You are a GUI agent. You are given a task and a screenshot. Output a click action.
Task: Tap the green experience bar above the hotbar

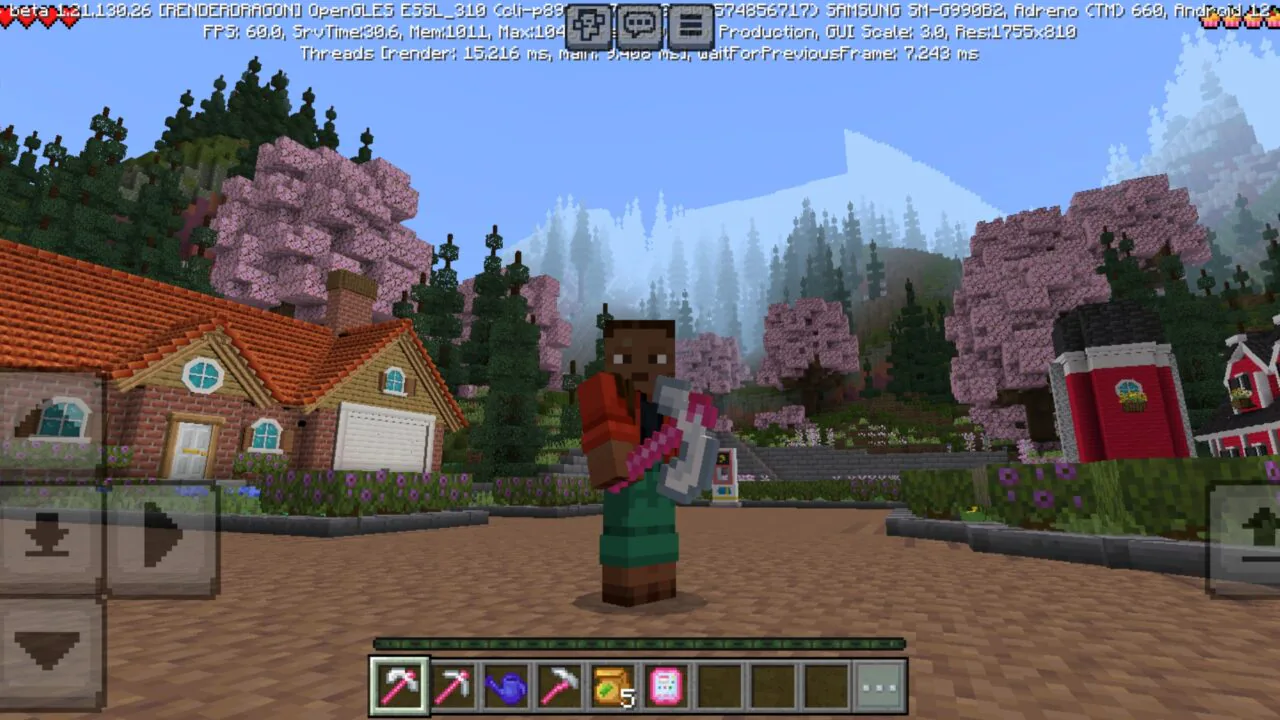[640, 645]
